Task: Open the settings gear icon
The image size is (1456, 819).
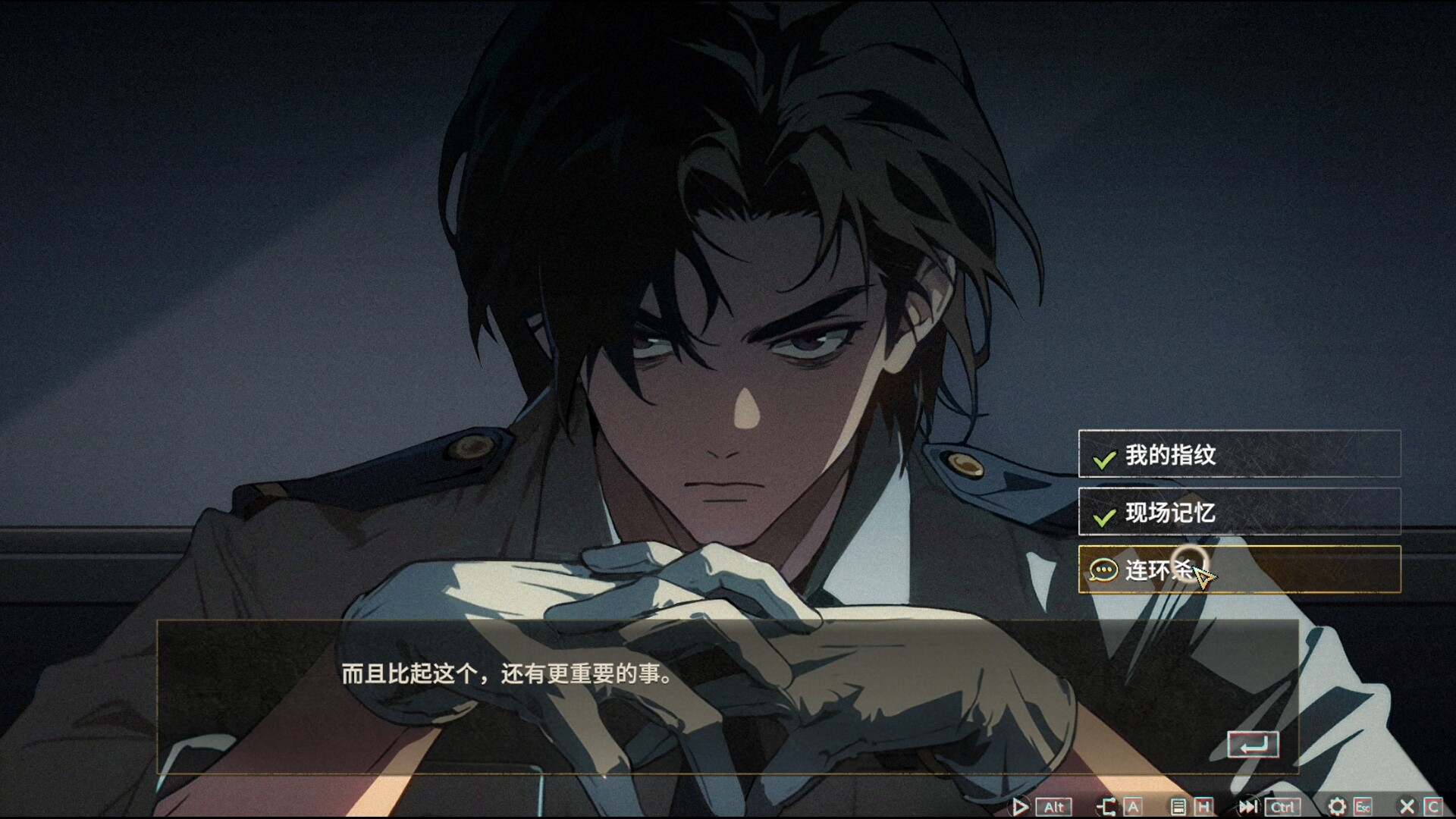Action: pyautogui.click(x=1336, y=806)
